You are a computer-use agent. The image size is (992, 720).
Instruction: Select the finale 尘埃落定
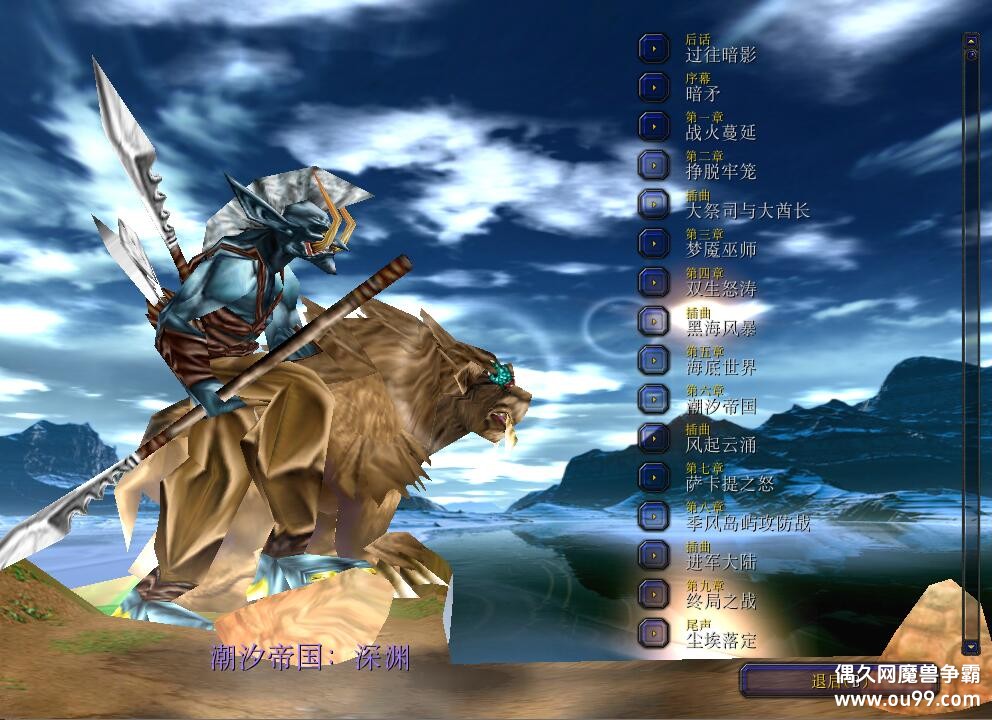[654, 632]
